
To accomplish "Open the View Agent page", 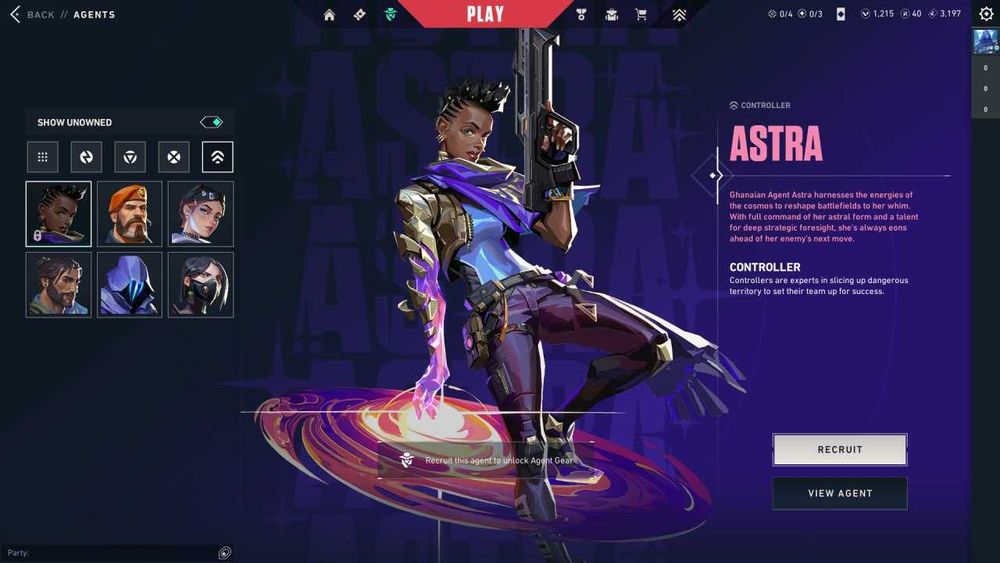I will point(839,493).
